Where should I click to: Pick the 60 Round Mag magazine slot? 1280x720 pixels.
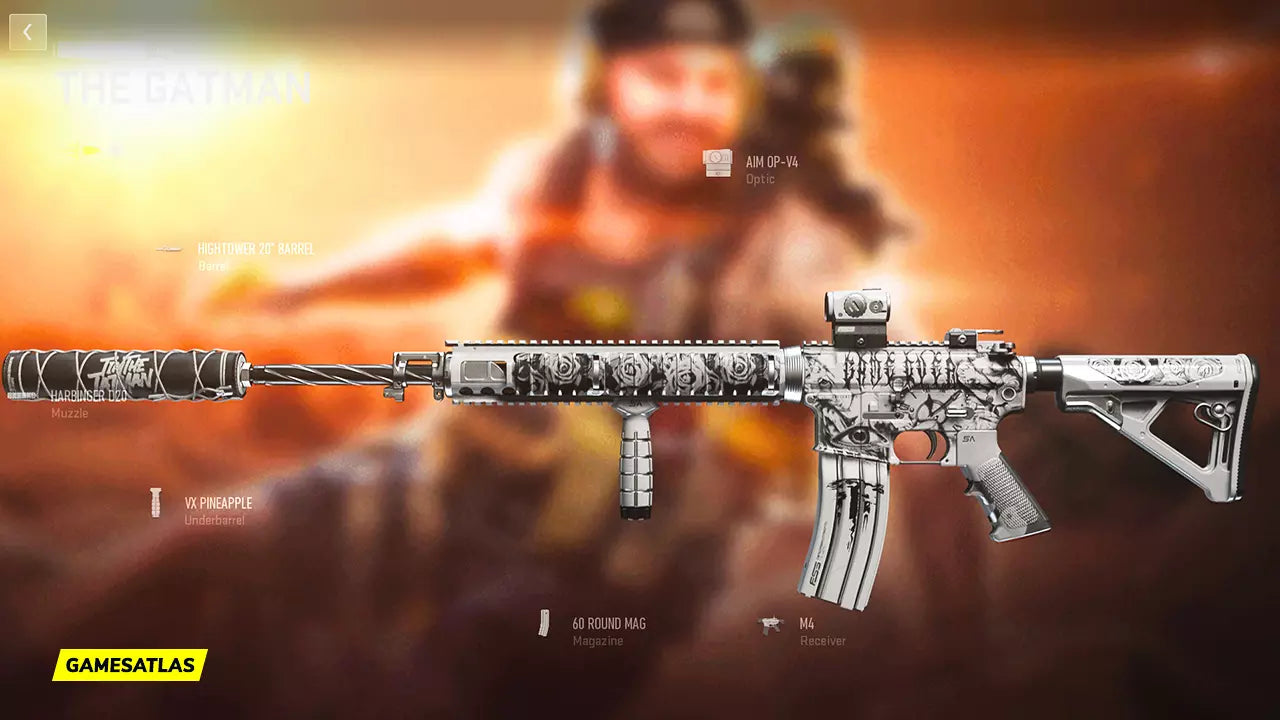[608, 624]
